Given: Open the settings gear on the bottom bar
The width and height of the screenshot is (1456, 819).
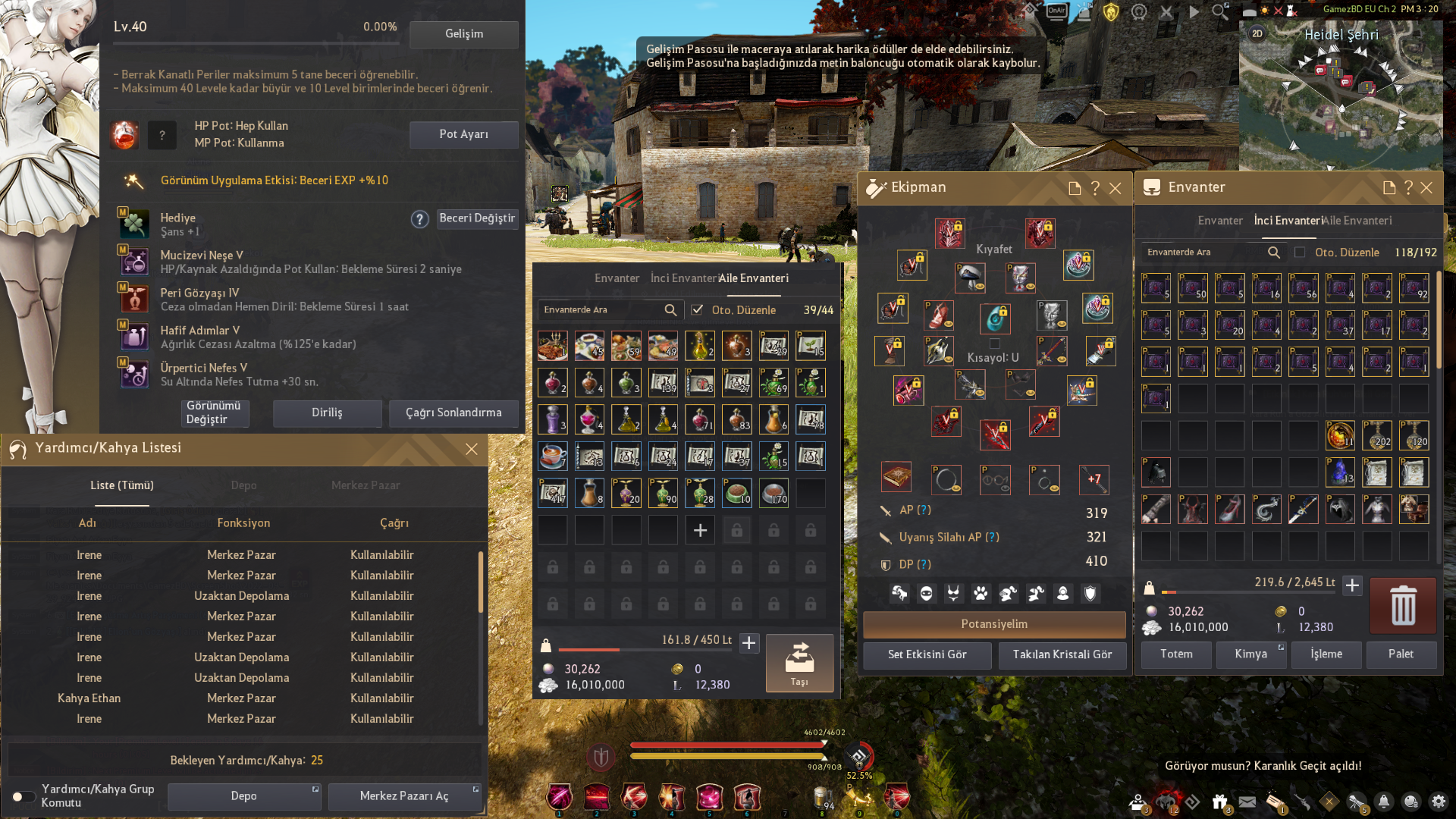Looking at the screenshot, I should point(1439,802).
